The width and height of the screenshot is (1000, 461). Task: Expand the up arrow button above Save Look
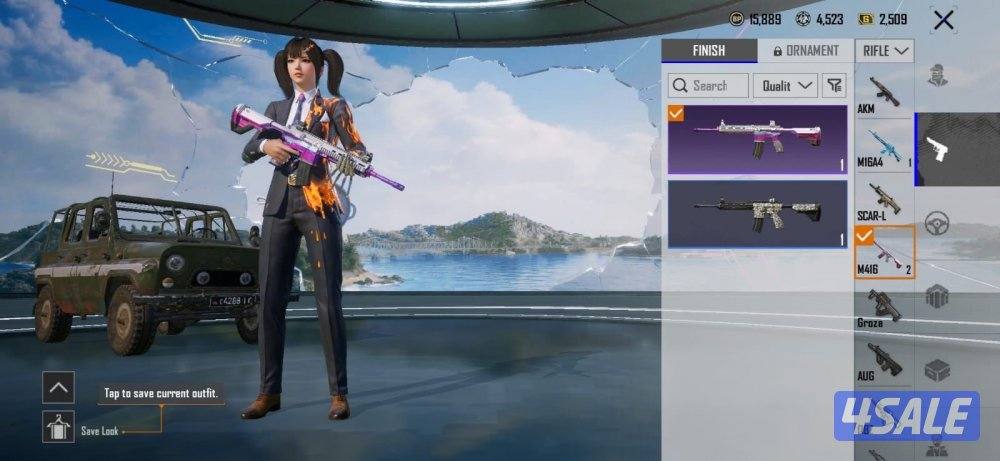tap(59, 387)
